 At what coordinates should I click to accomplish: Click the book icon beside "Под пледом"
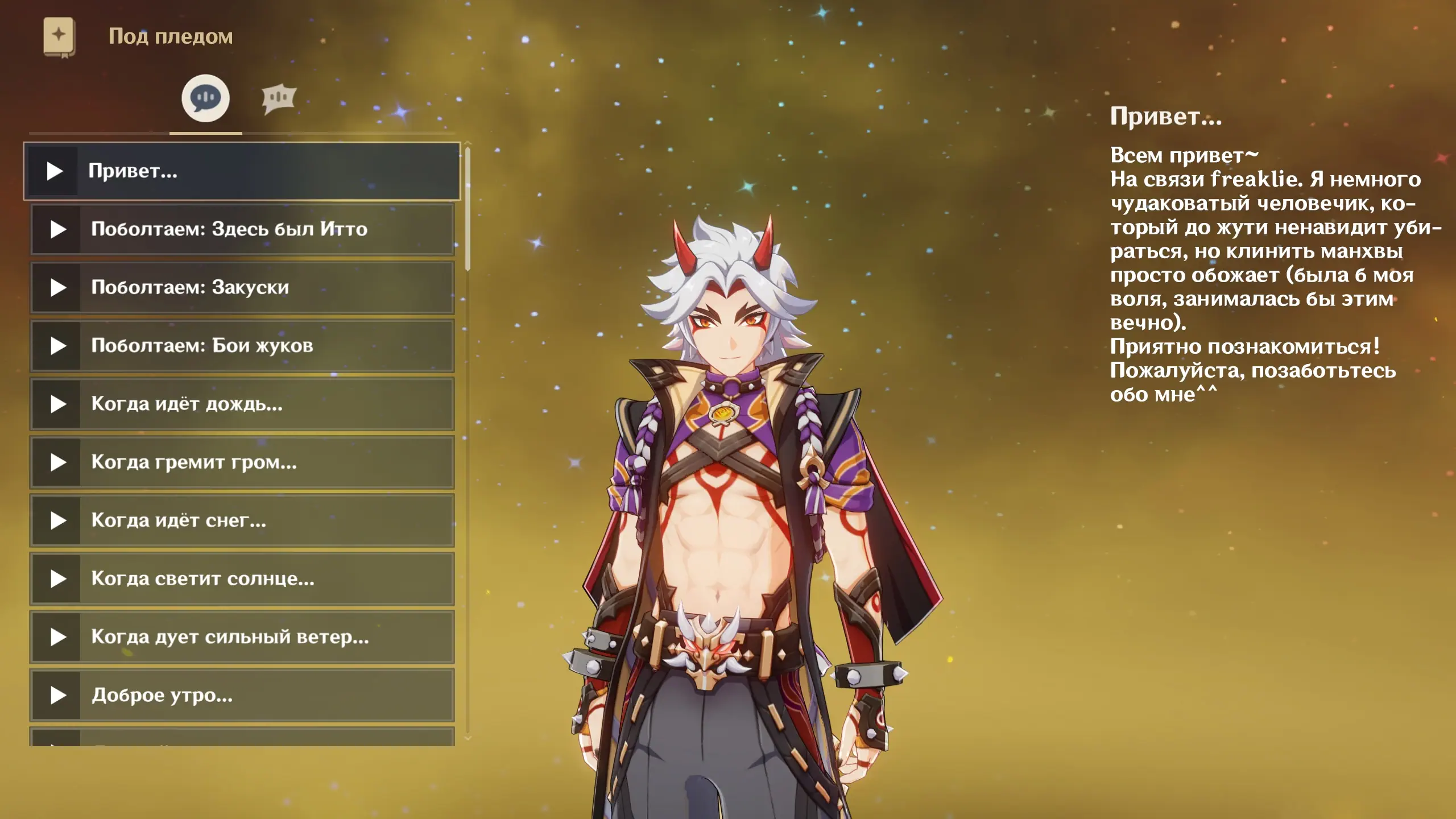(59, 37)
